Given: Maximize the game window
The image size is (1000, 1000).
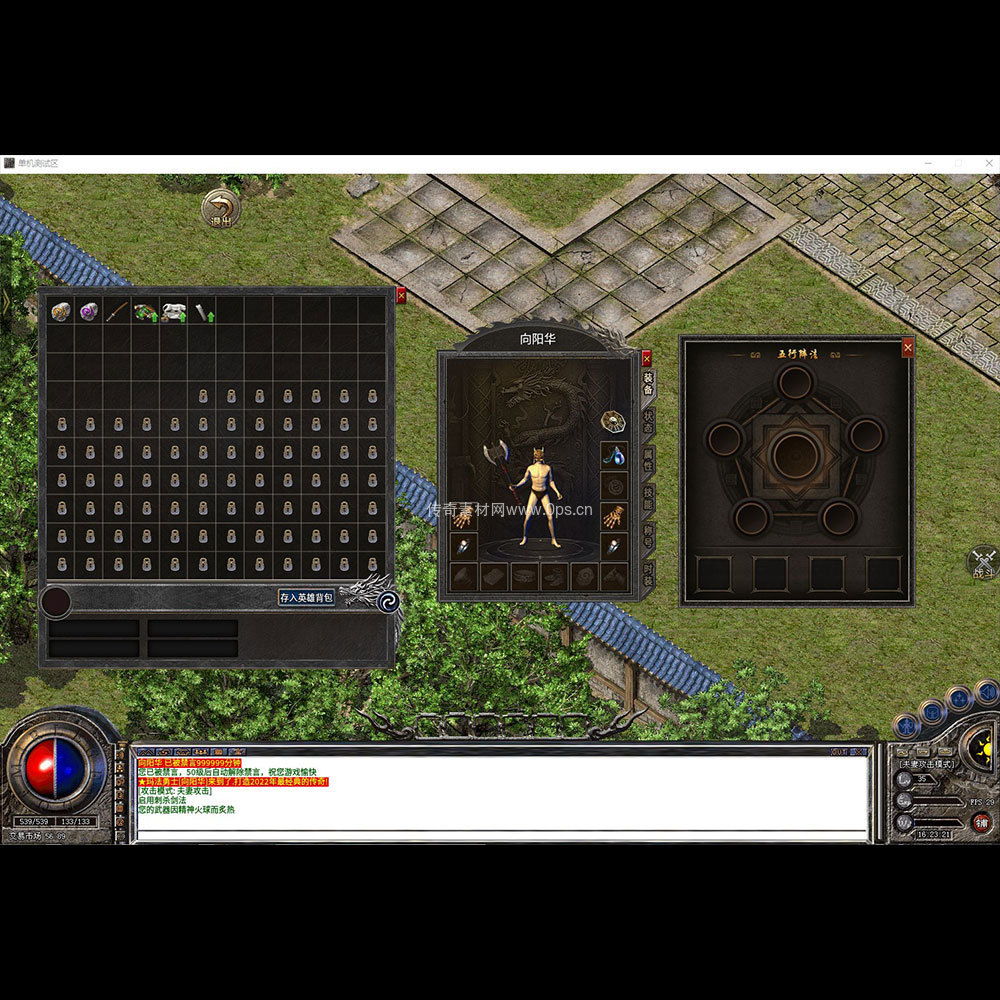Looking at the screenshot, I should pos(958,163).
